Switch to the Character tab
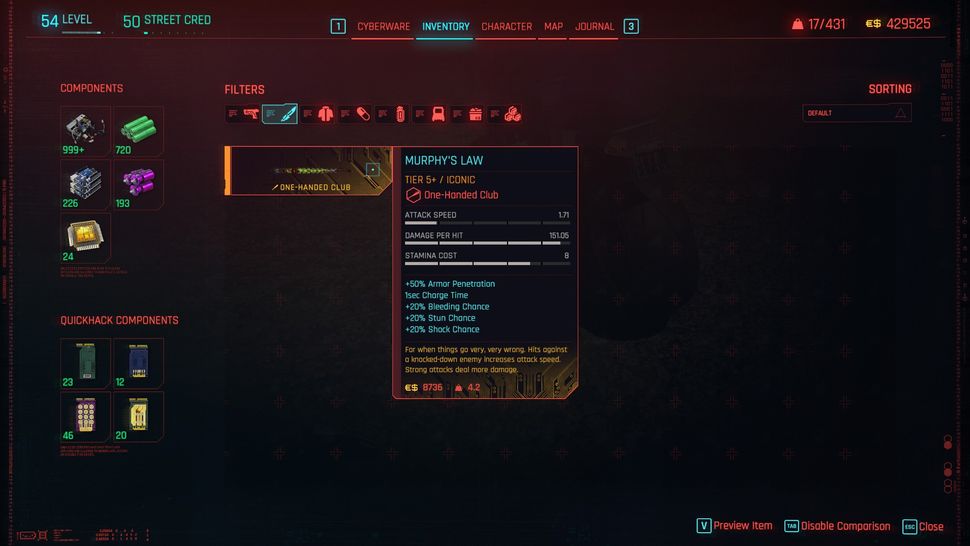Viewport: 970px width, 546px height. [506, 26]
